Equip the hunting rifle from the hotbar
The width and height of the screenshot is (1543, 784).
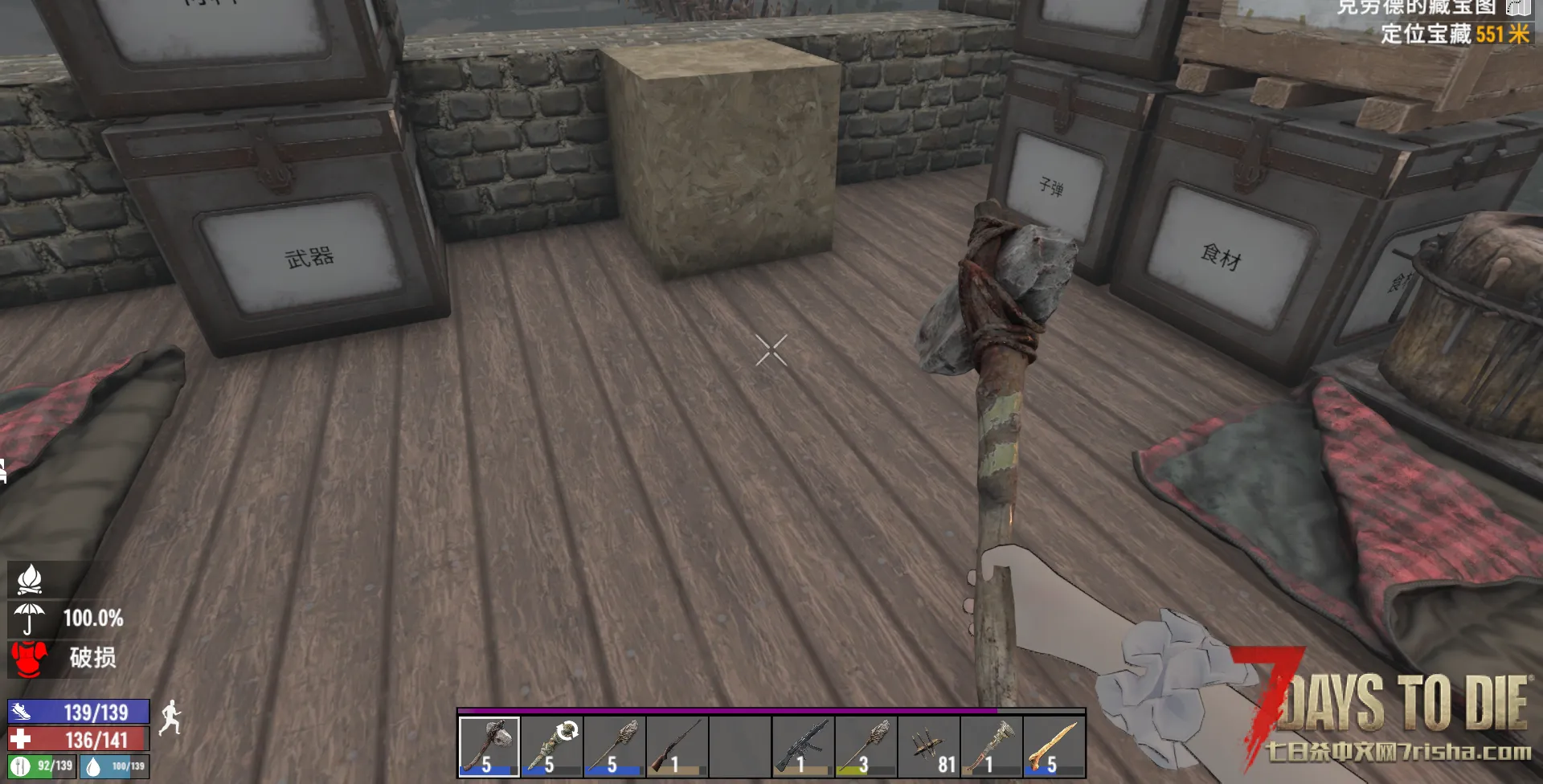pyautogui.click(x=677, y=746)
